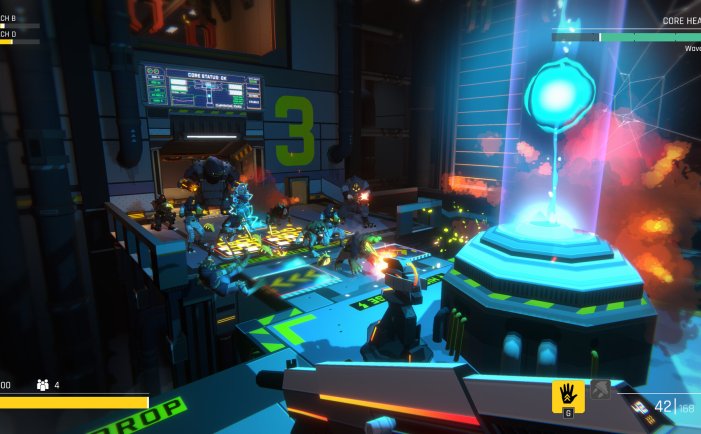Activate the yellow hand ability icon
The image size is (701, 434).
[568, 394]
